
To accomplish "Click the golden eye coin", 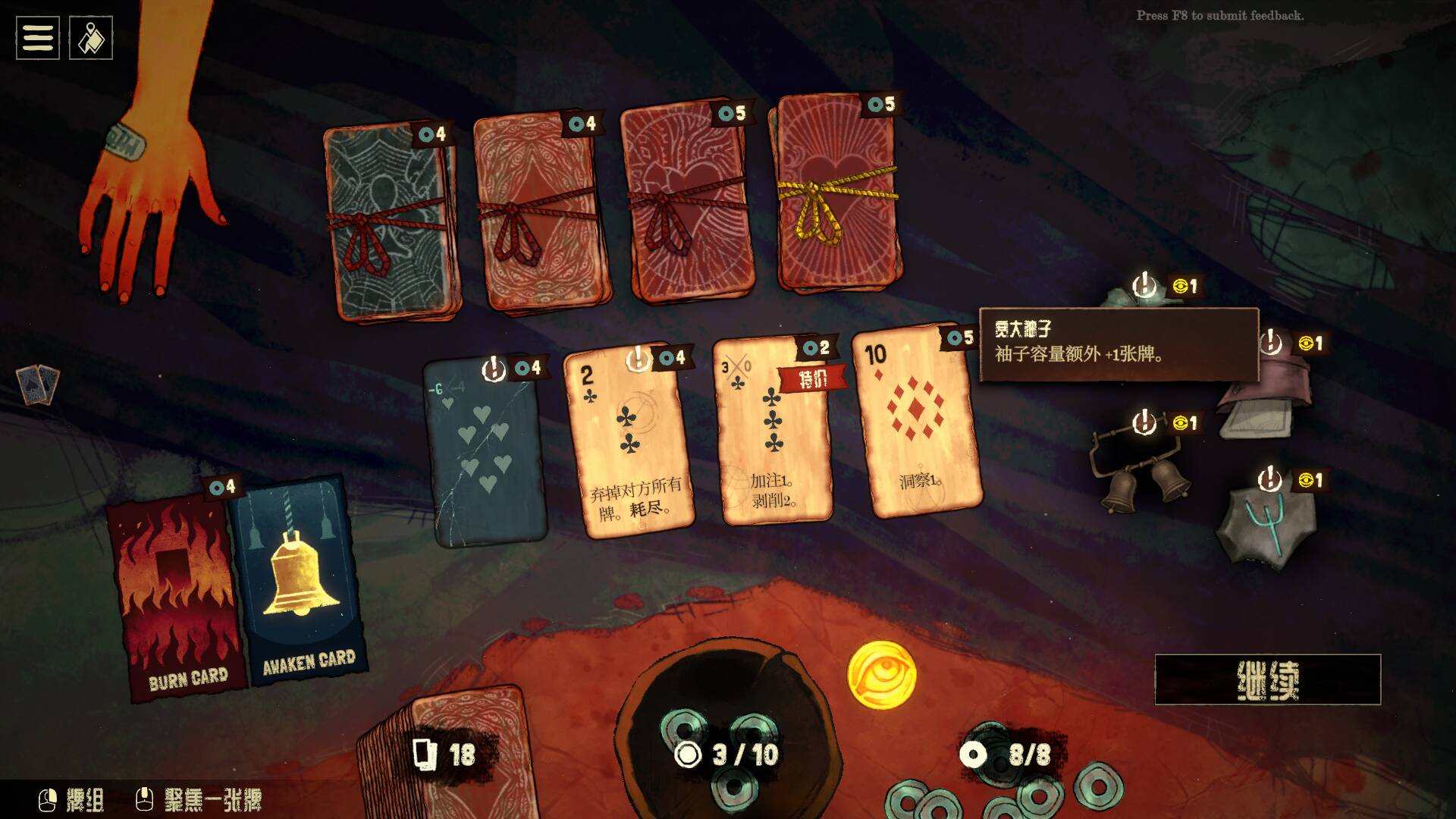I will (881, 675).
